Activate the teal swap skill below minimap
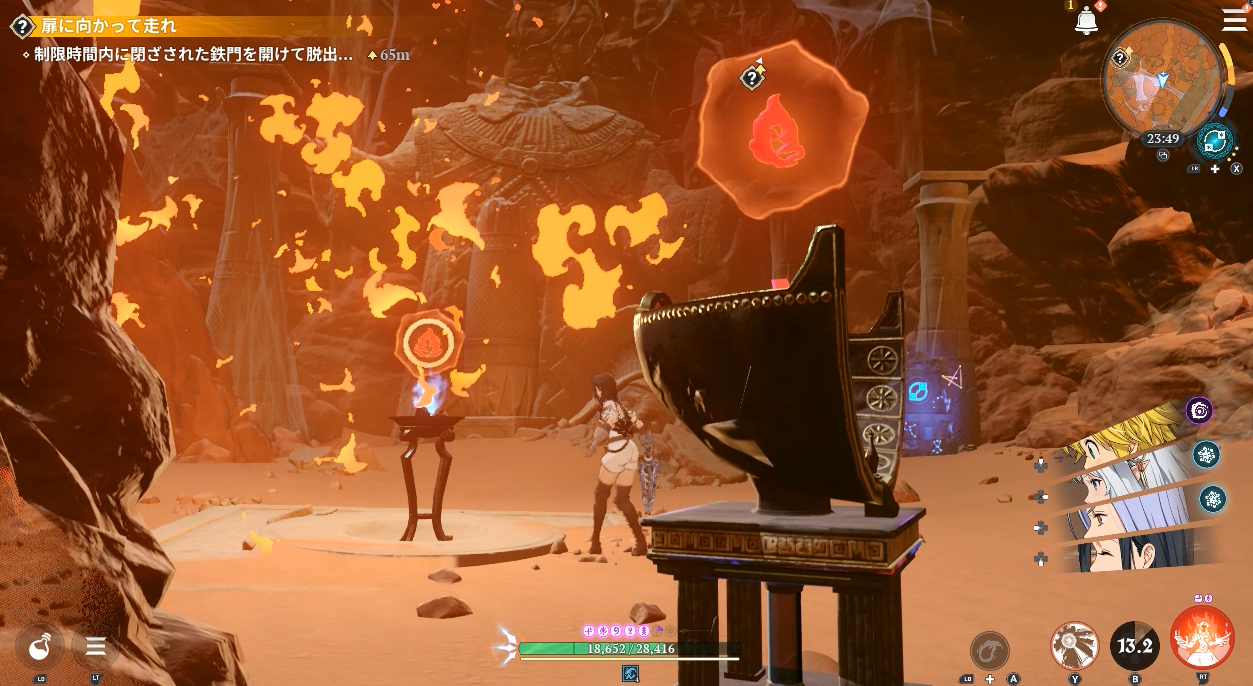 (x=1214, y=142)
